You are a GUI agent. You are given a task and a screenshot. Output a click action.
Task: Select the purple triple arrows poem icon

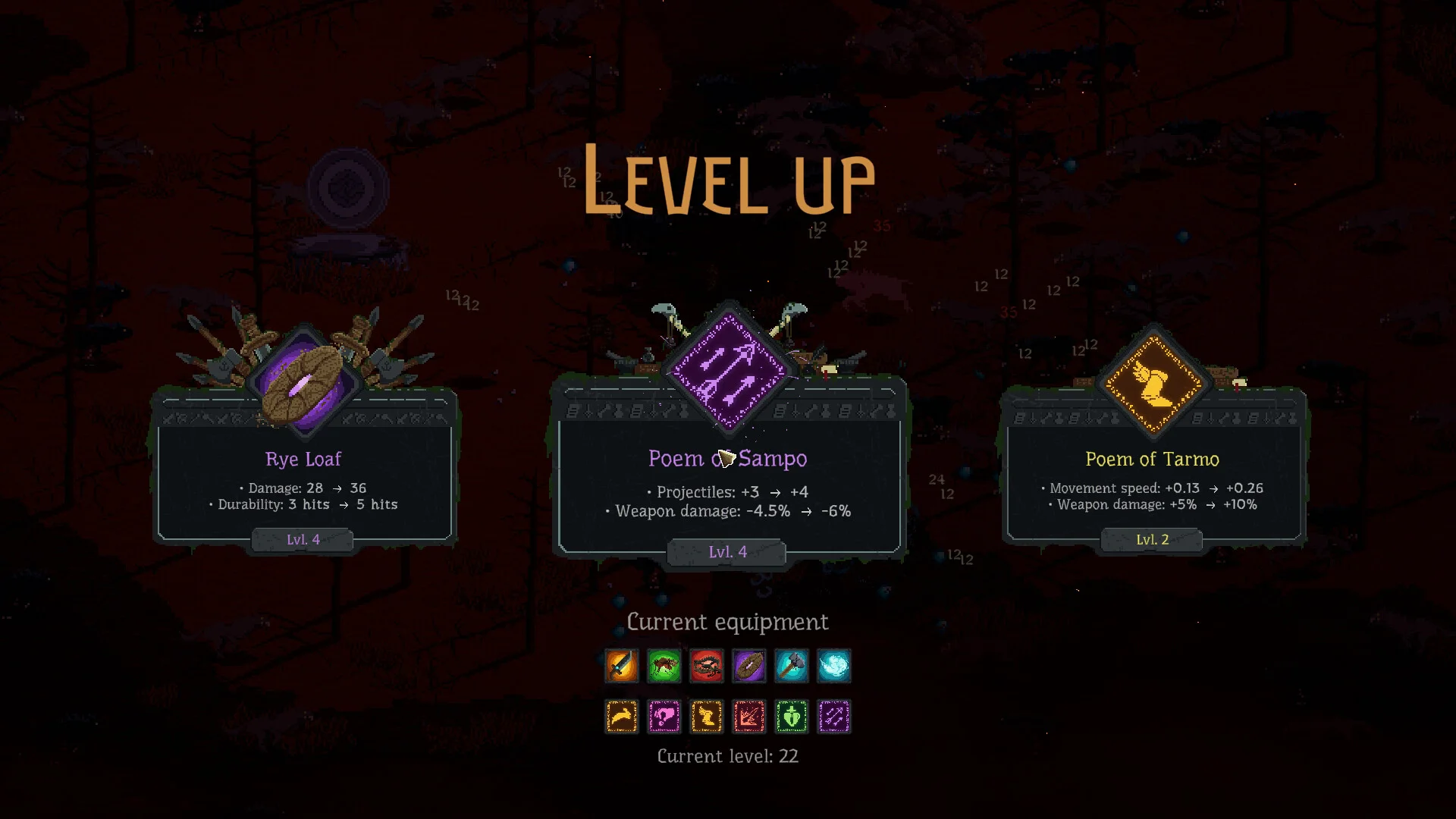click(834, 717)
